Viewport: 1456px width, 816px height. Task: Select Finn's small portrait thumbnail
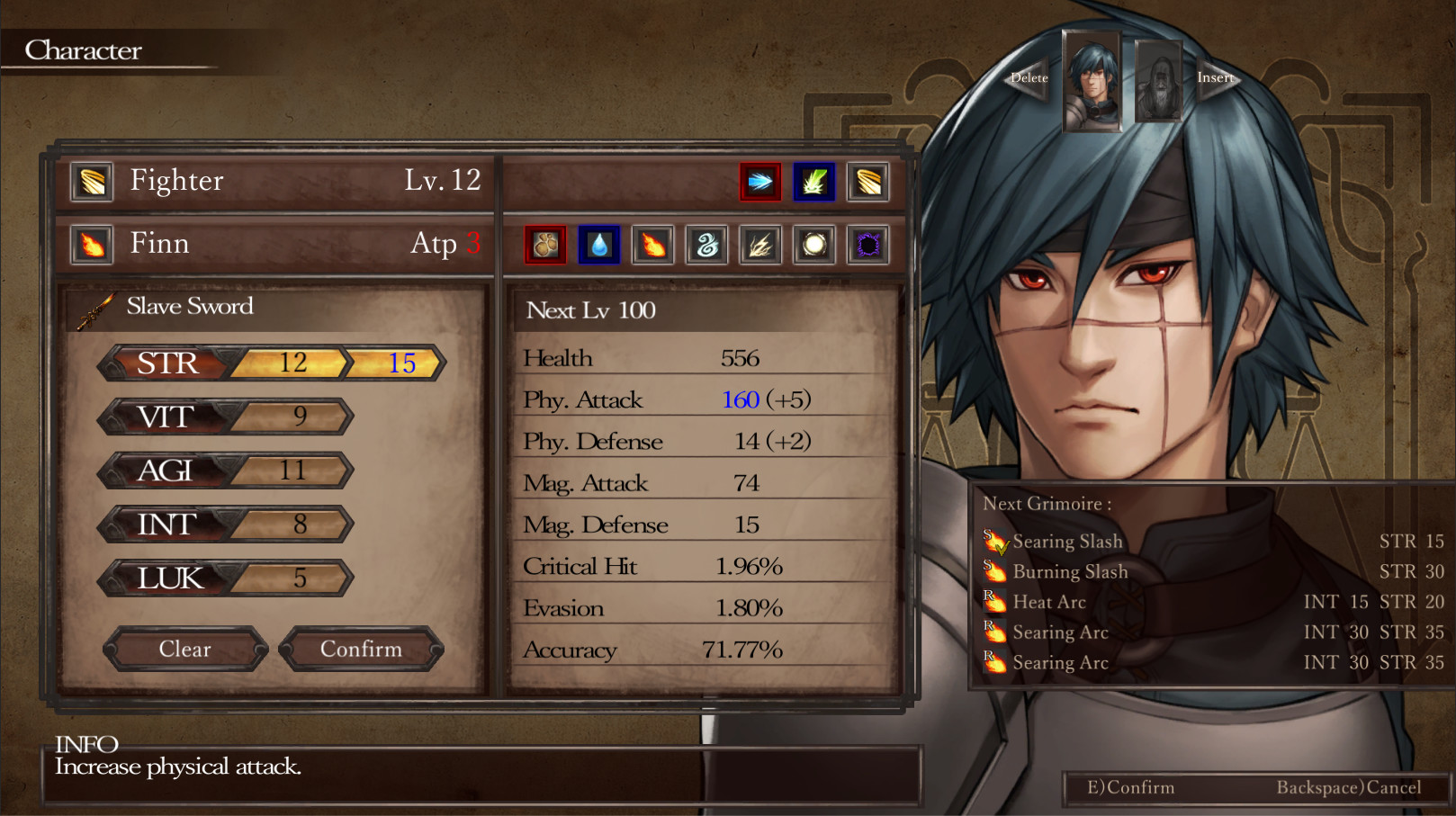click(x=1092, y=81)
